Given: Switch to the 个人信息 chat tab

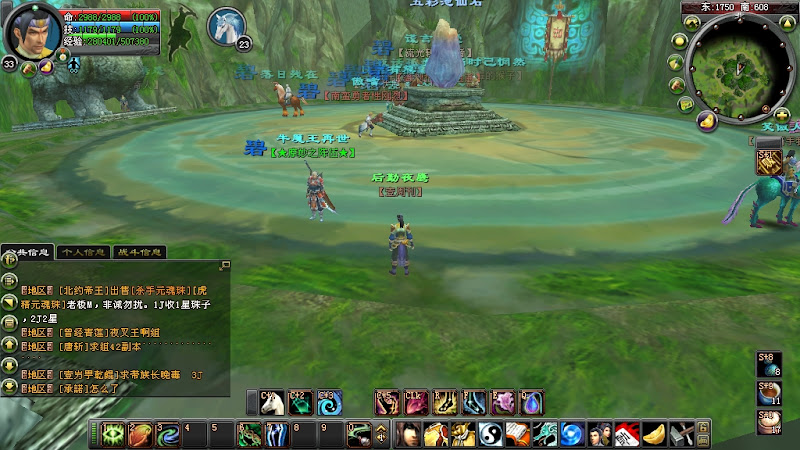Looking at the screenshot, I should (83, 252).
